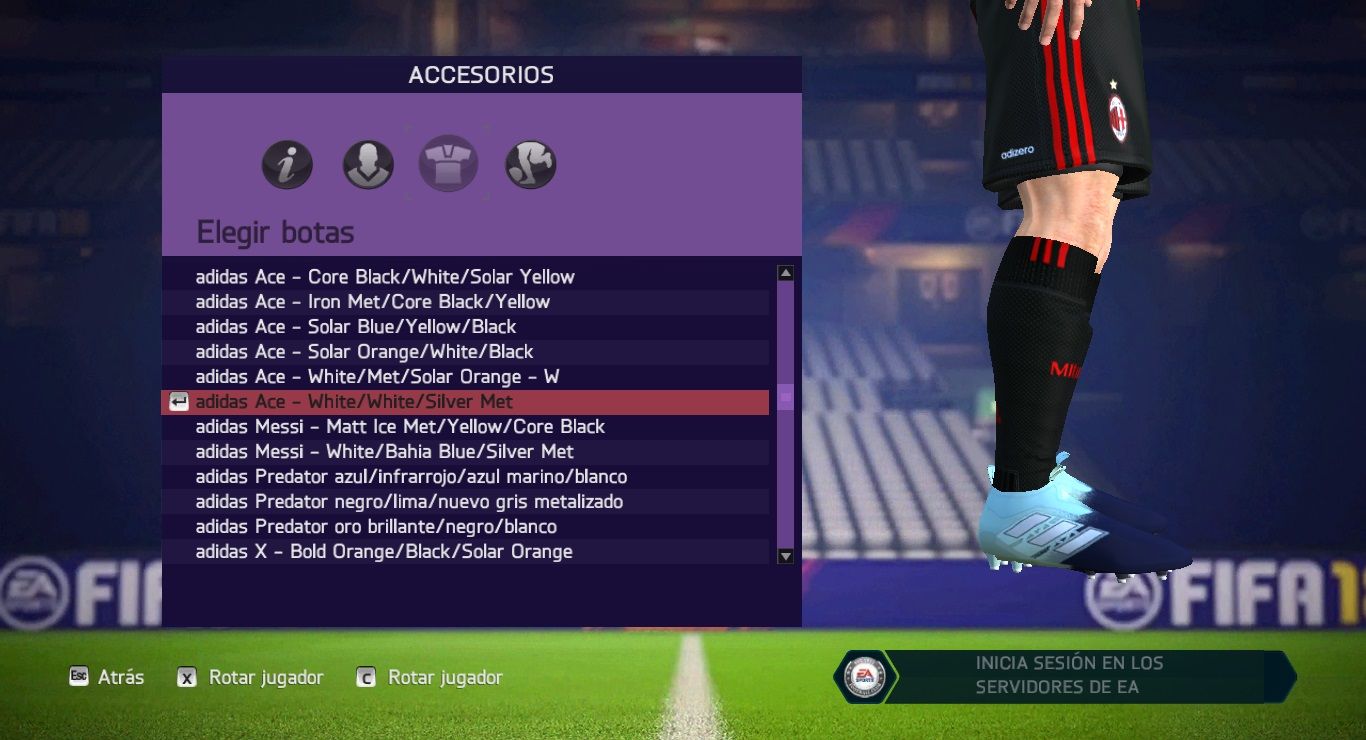Select adidas Messi Matt Ice Met/Yellow/Core Black

pos(400,427)
